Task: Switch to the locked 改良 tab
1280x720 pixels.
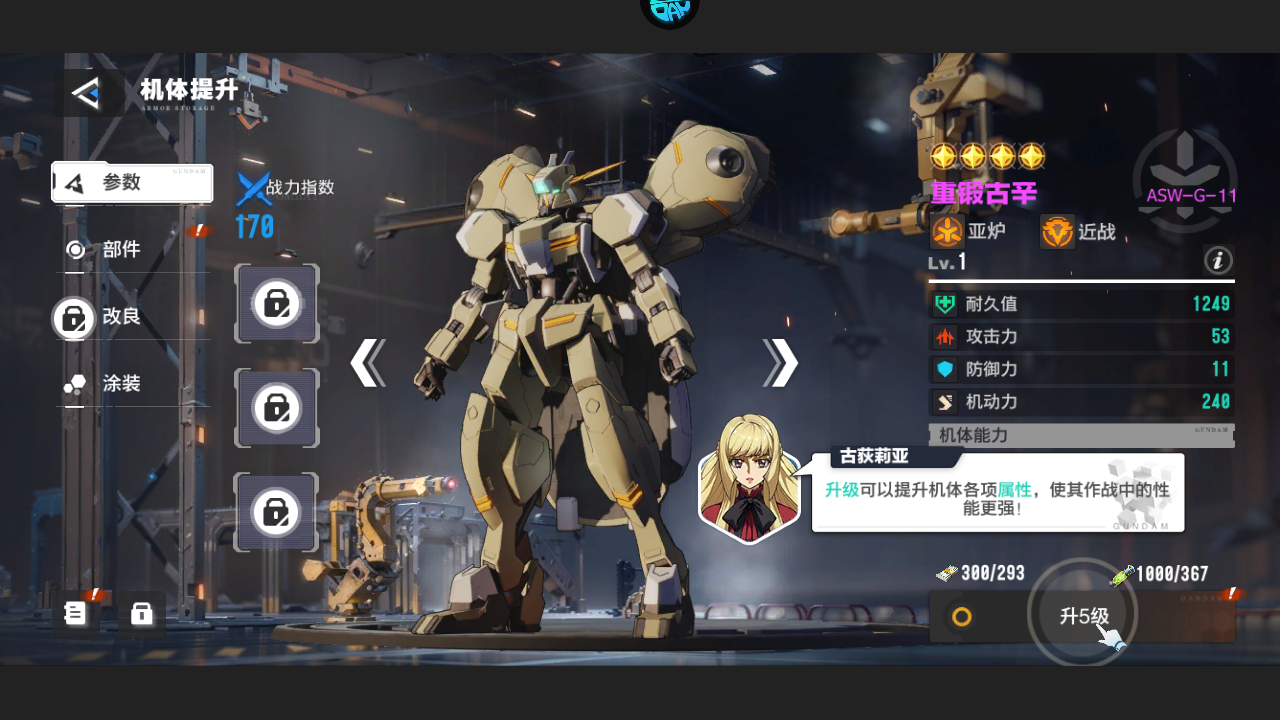Action: [x=120, y=317]
